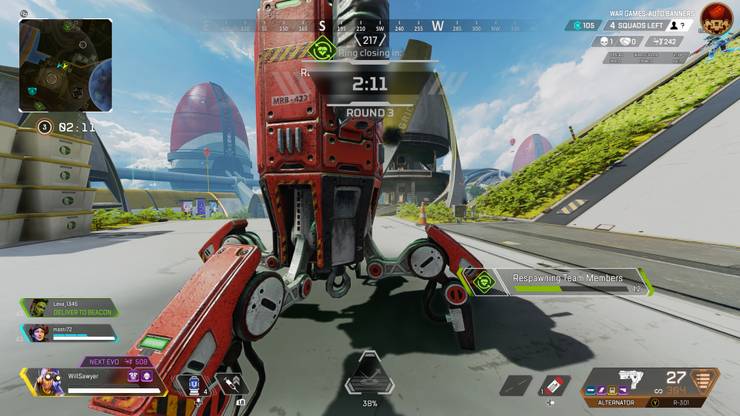Select the red survival item slot
Viewport: 740px width, 416px height.
click(x=555, y=385)
